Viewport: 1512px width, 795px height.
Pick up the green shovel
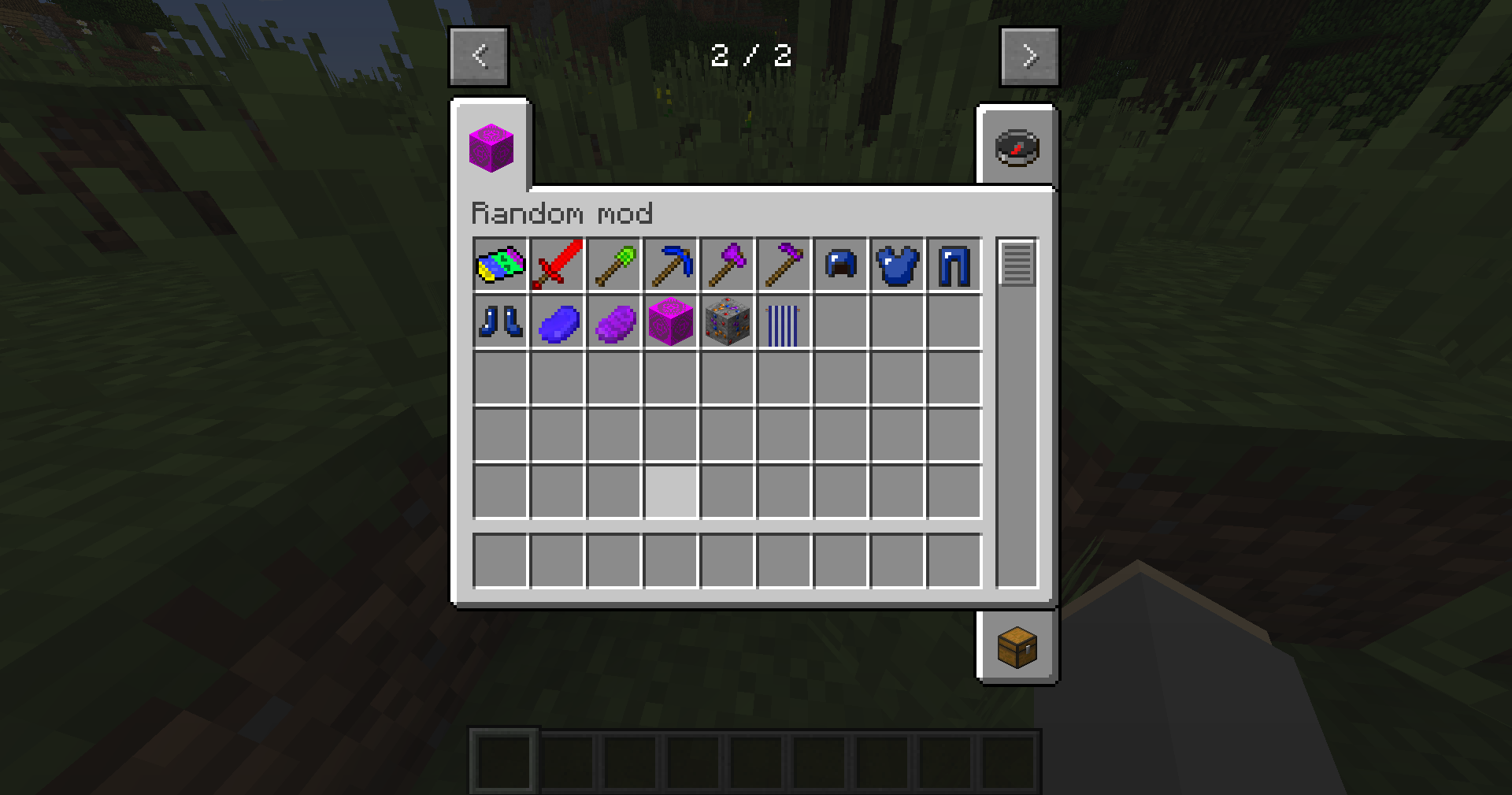(613, 264)
